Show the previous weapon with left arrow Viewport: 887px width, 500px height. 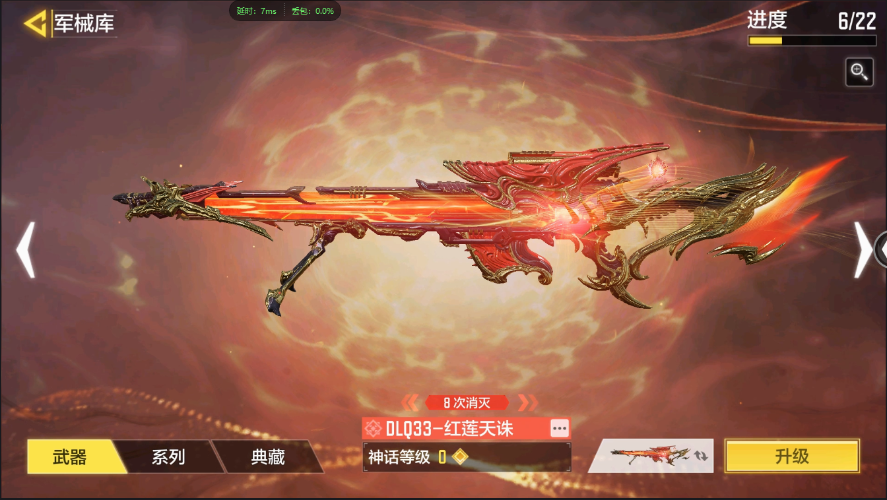(26, 250)
